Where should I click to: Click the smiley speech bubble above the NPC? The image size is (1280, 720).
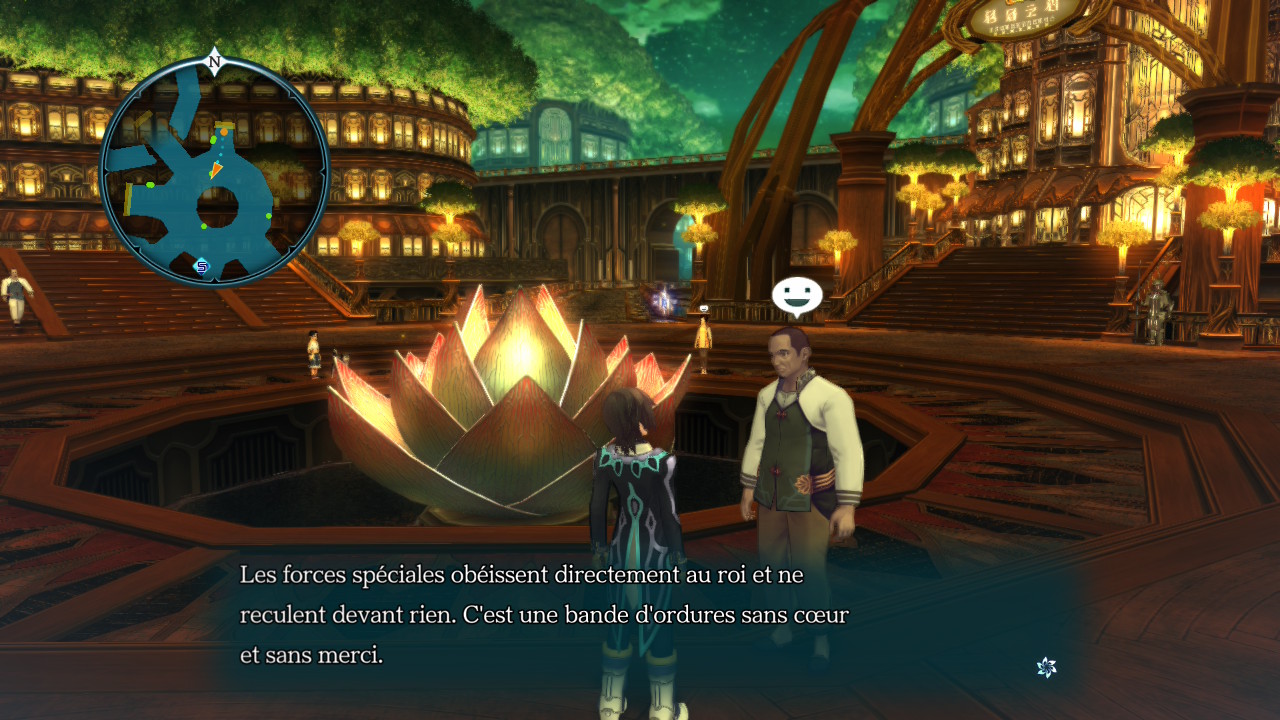click(x=797, y=295)
